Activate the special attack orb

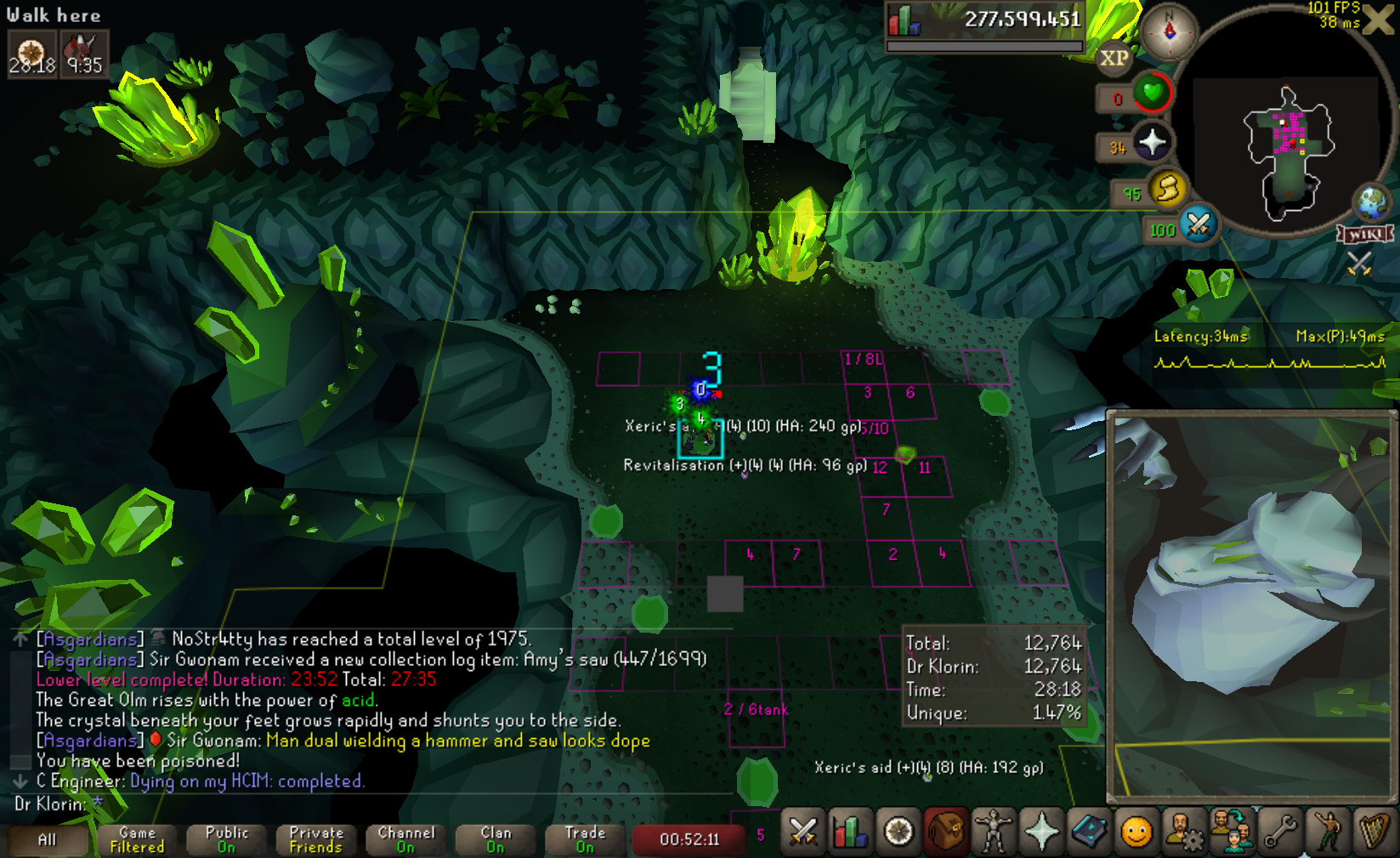(x=1199, y=225)
